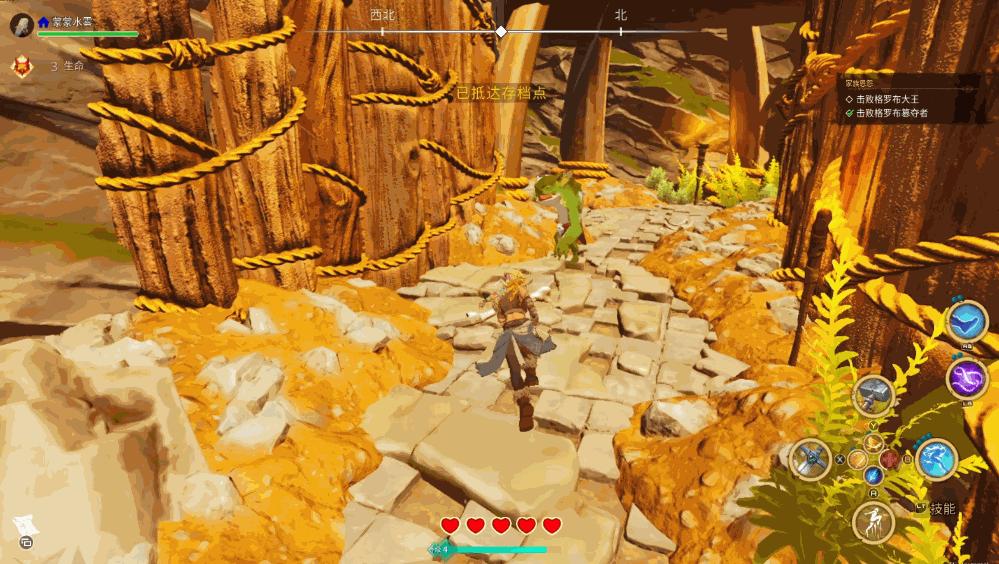Click the compass bar heading marker
This screenshot has width=999, height=564.
tap(501, 32)
